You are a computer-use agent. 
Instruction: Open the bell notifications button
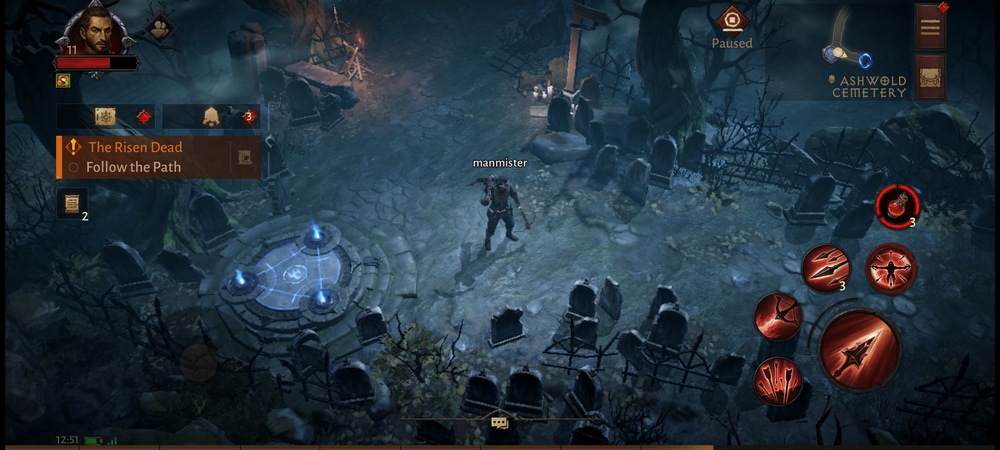pos(212,117)
